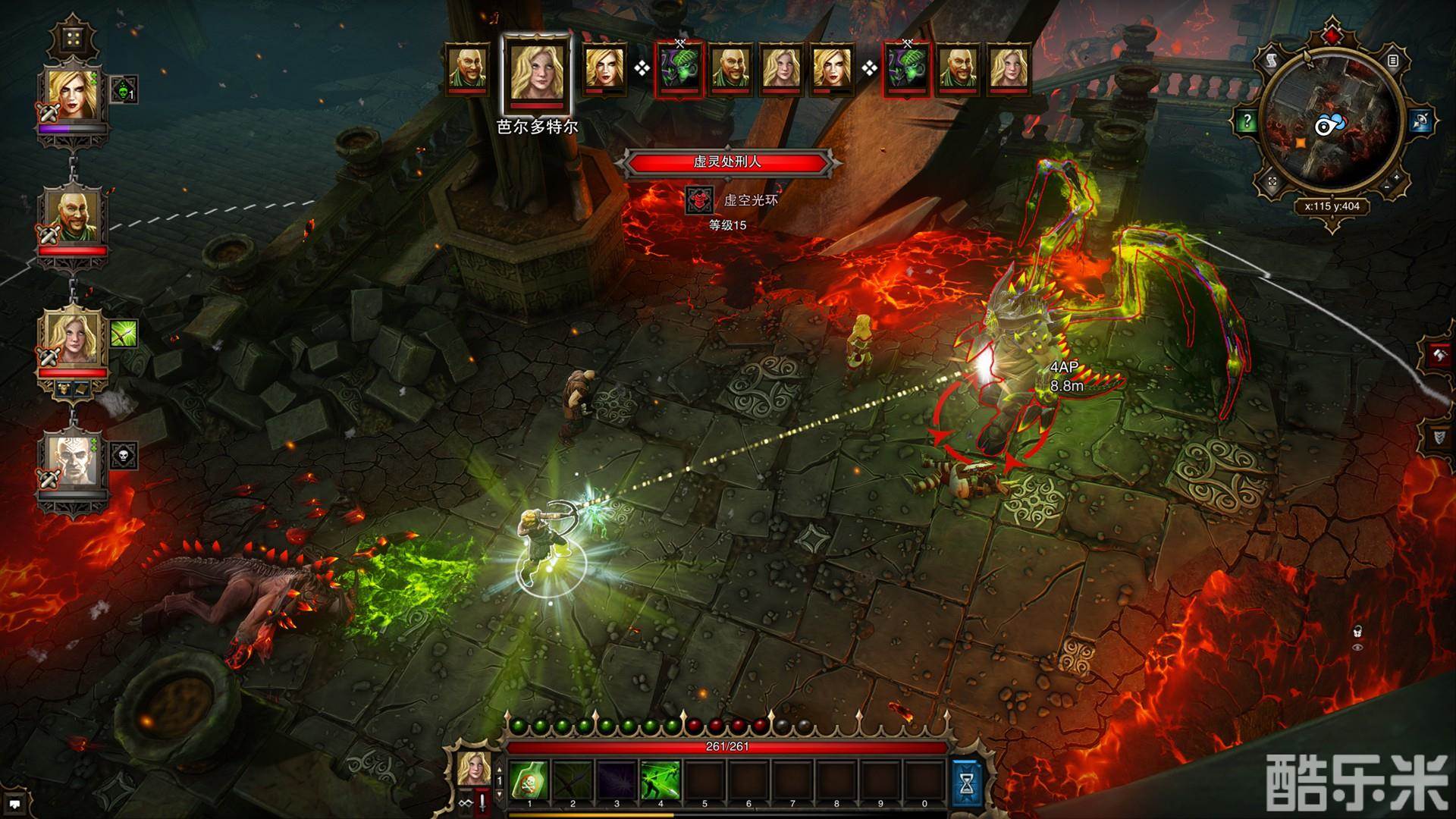
Task: Click the red sword icon under hotbar portrait
Action: (x=481, y=805)
